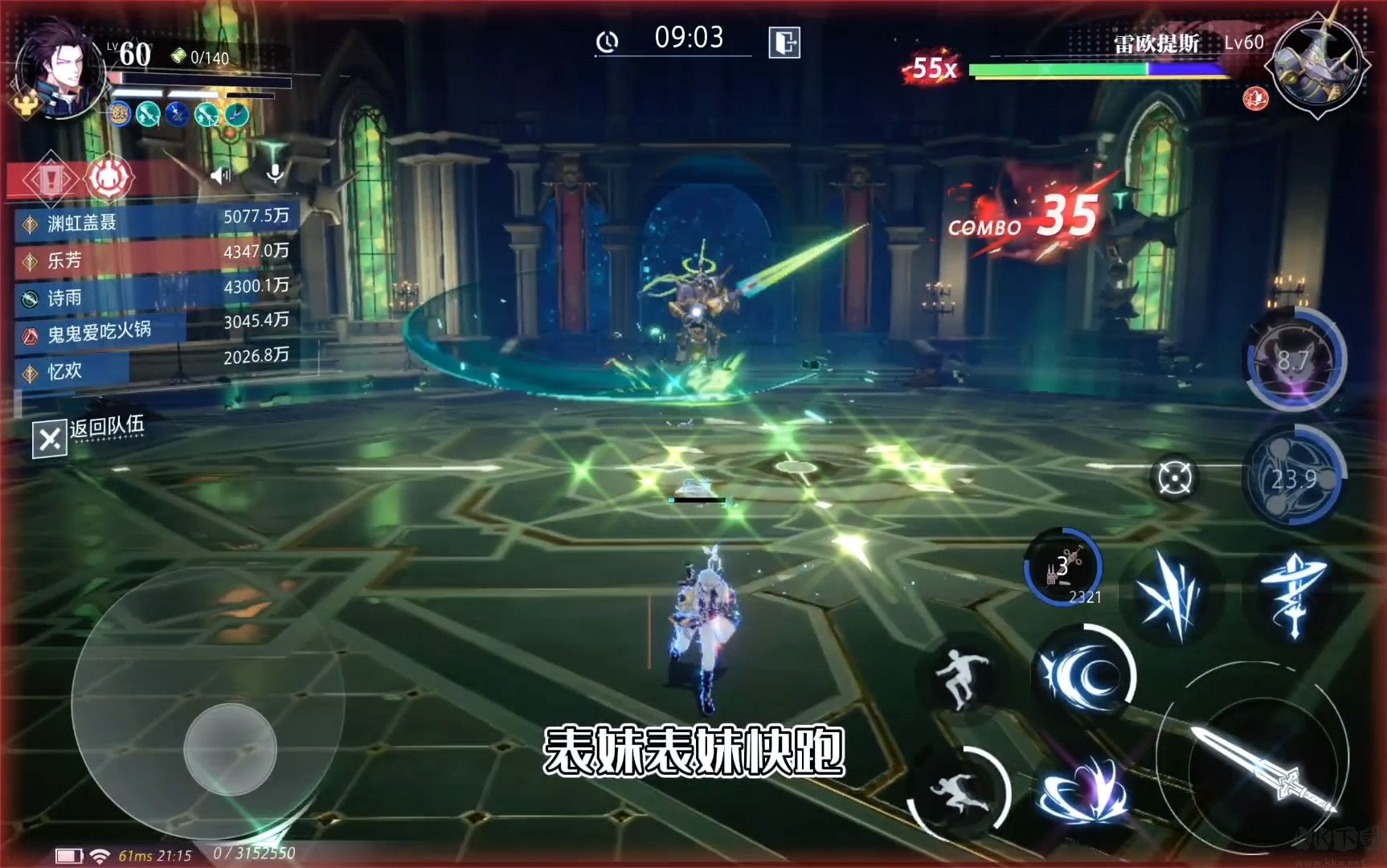Toggle the target lock-on crosshair icon

pyautogui.click(x=1174, y=479)
